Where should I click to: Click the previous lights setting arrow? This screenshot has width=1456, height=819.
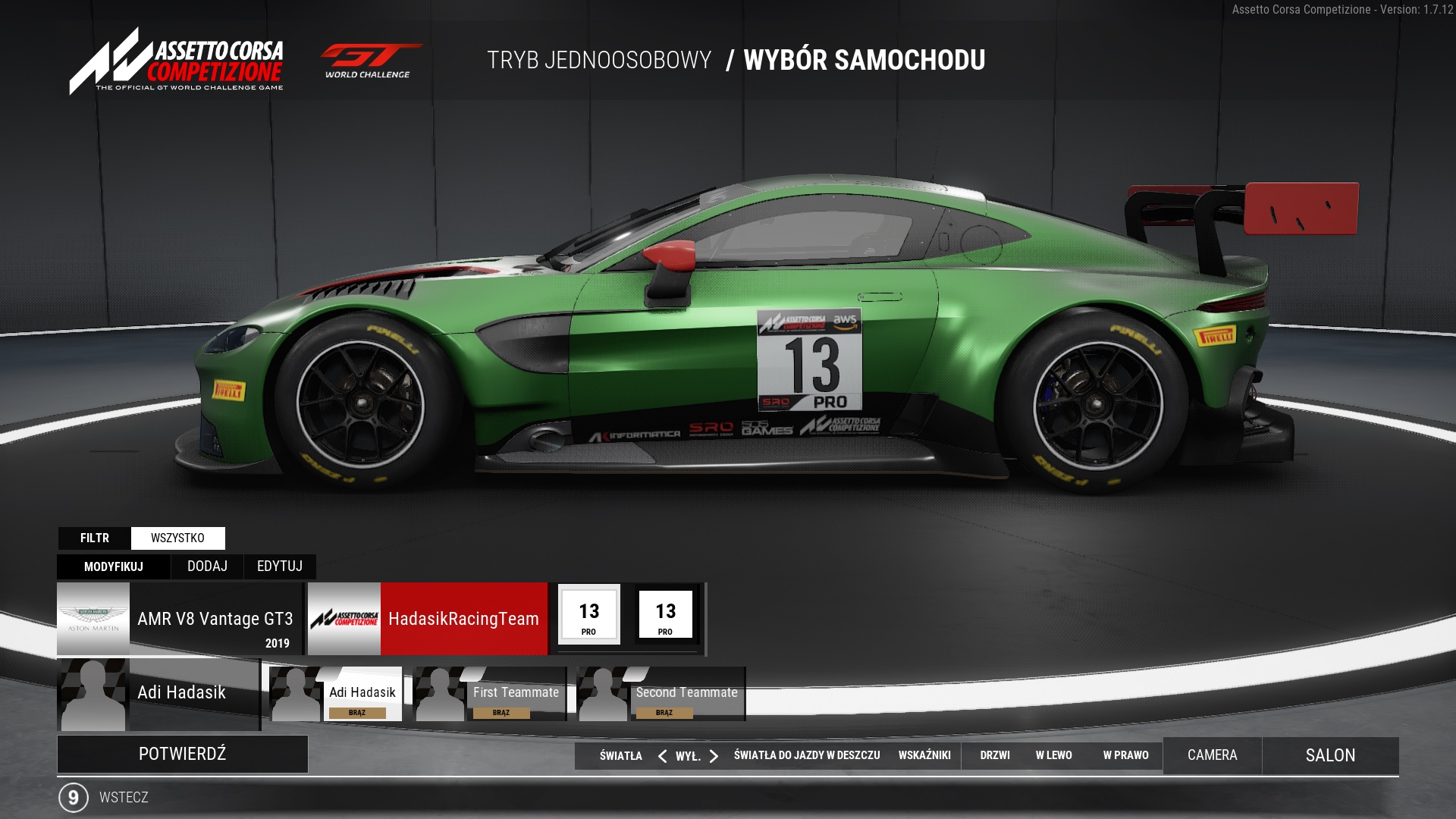pyautogui.click(x=662, y=756)
